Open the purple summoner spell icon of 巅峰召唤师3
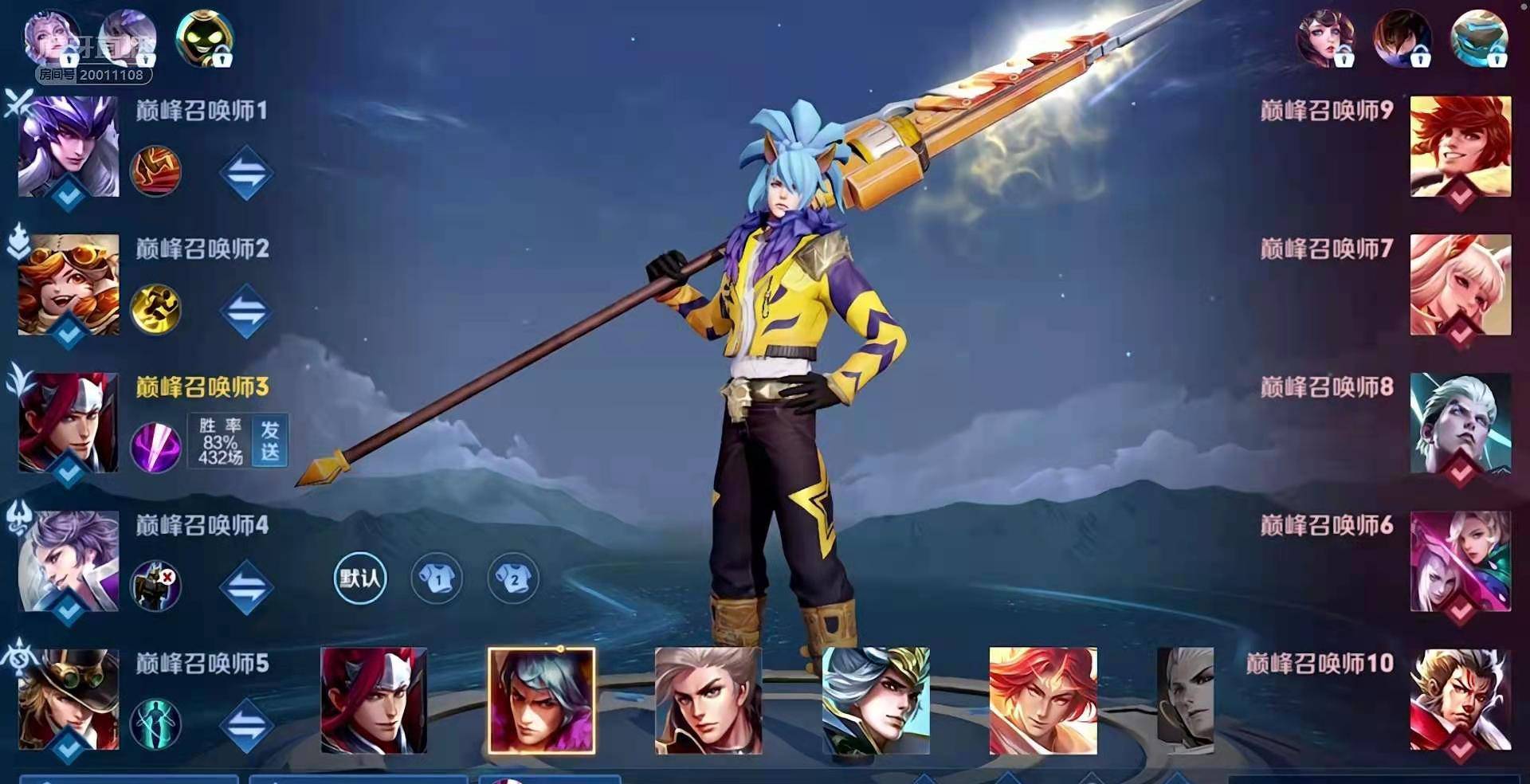This screenshot has width=1530, height=784. [x=155, y=447]
